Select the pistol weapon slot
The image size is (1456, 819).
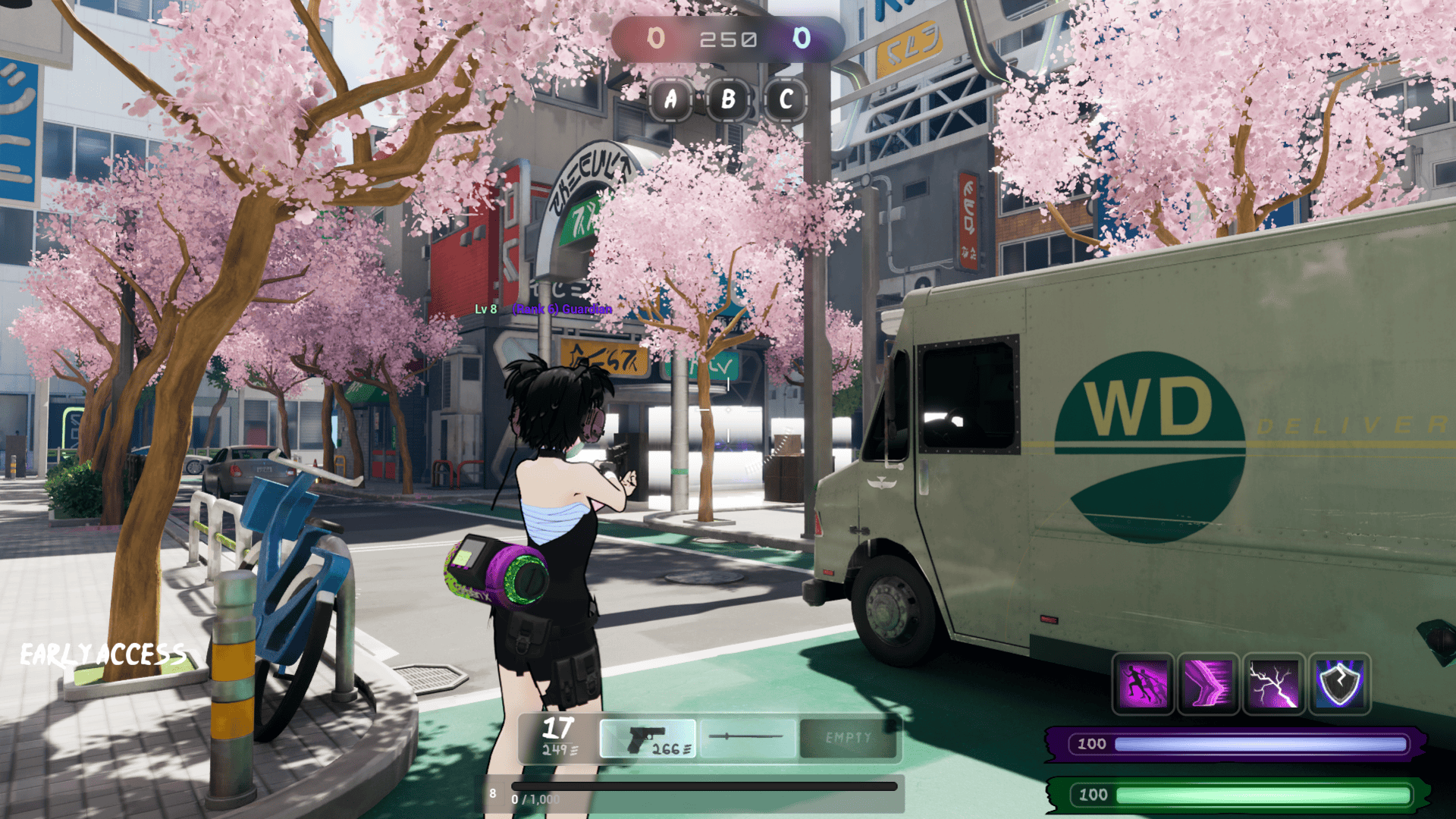(648, 739)
